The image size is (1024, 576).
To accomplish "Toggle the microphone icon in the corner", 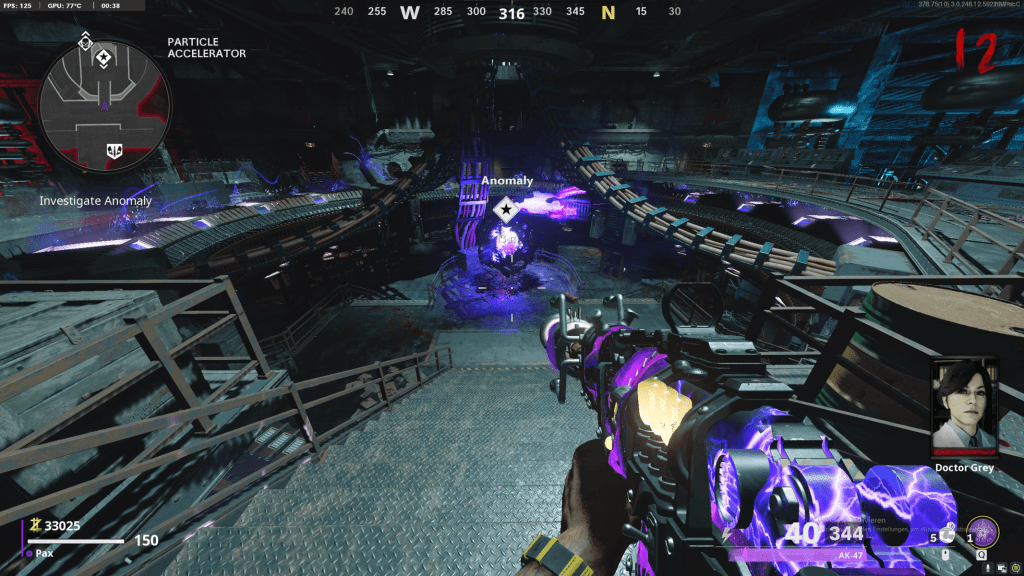I will click(x=989, y=566).
